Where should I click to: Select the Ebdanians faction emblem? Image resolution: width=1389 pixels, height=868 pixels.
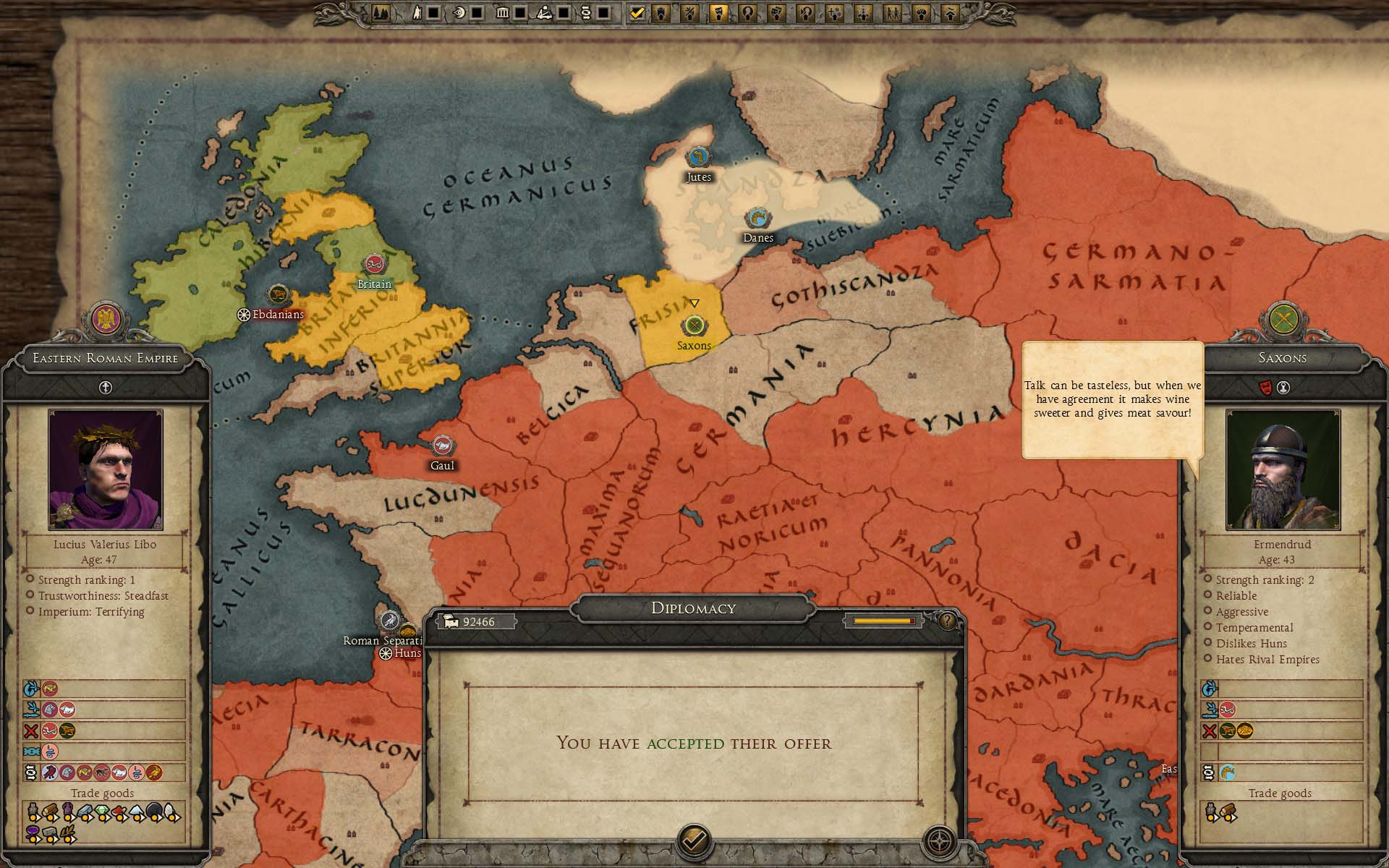[278, 295]
